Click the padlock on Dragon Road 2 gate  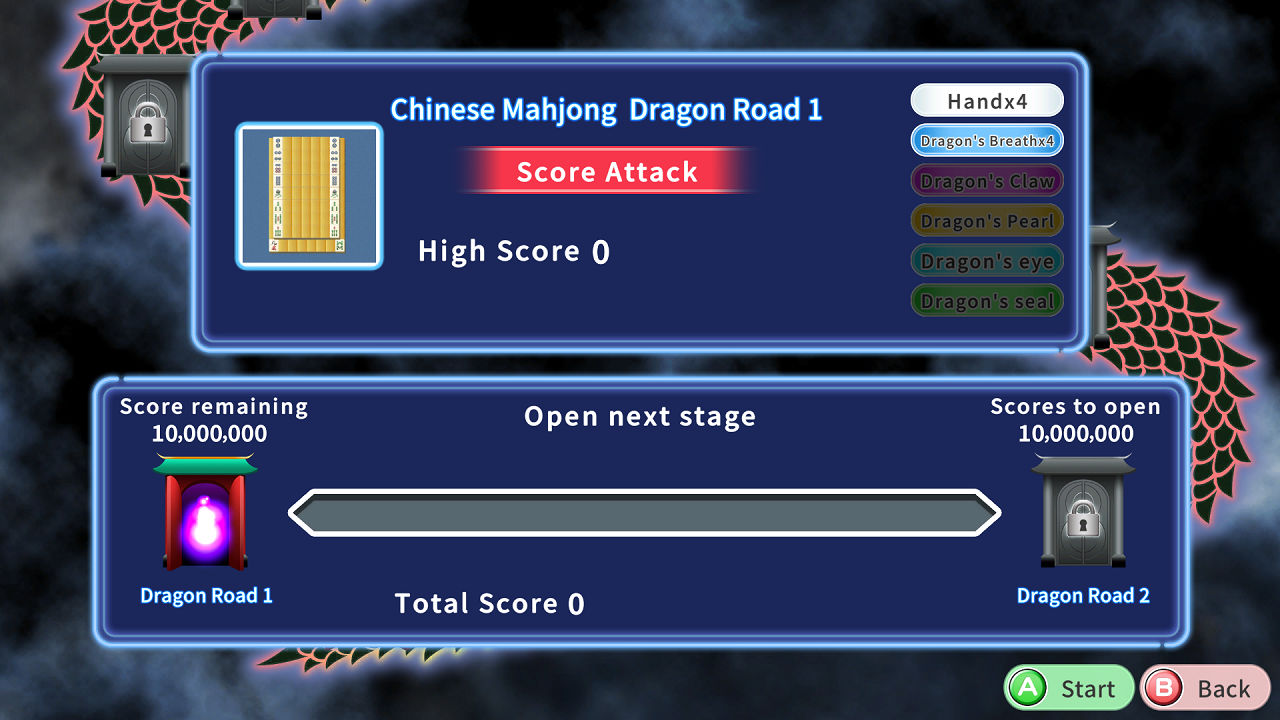[x=1083, y=522]
